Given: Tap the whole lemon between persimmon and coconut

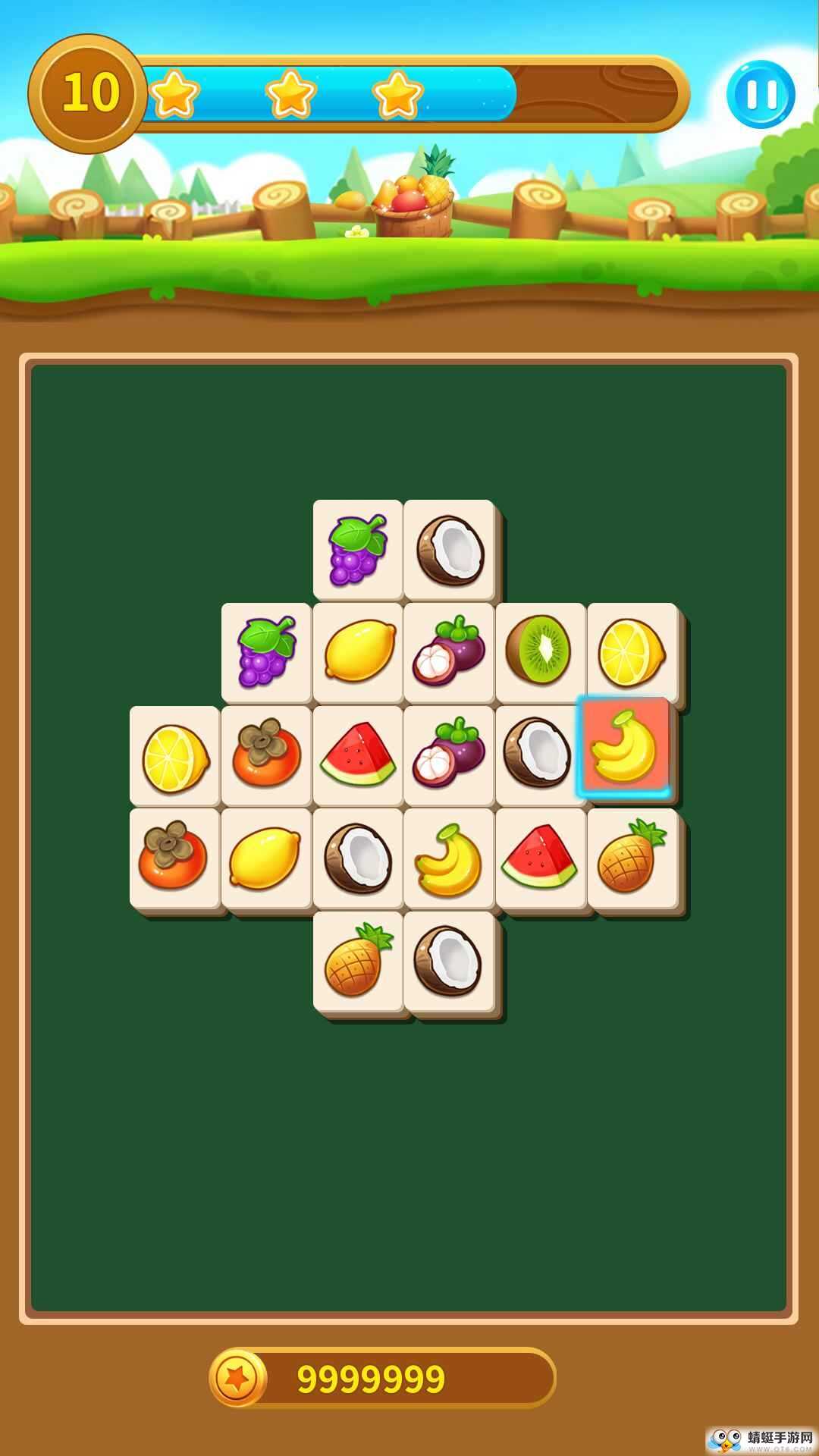Looking at the screenshot, I should click(265, 857).
